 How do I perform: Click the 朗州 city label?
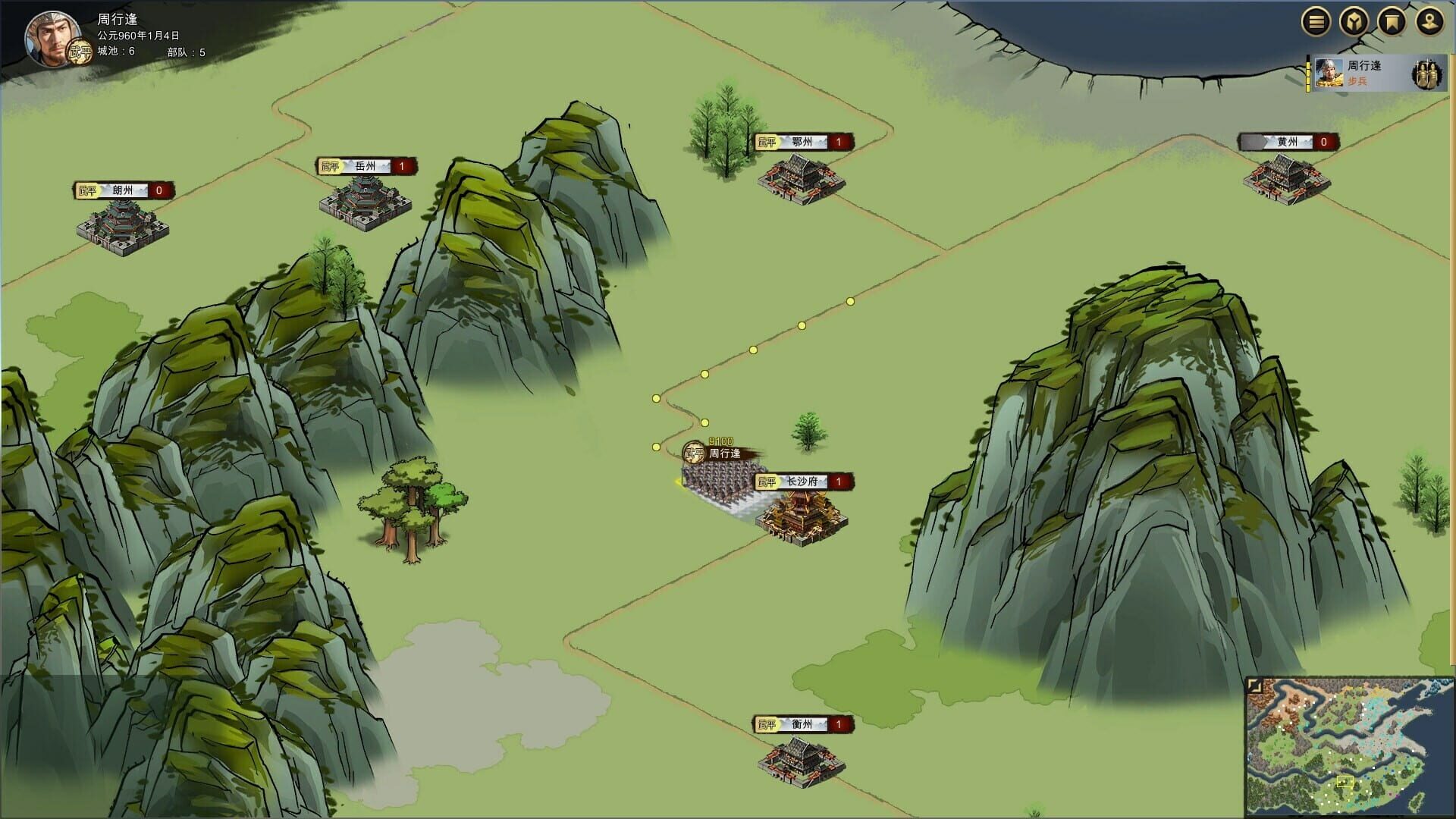click(121, 190)
